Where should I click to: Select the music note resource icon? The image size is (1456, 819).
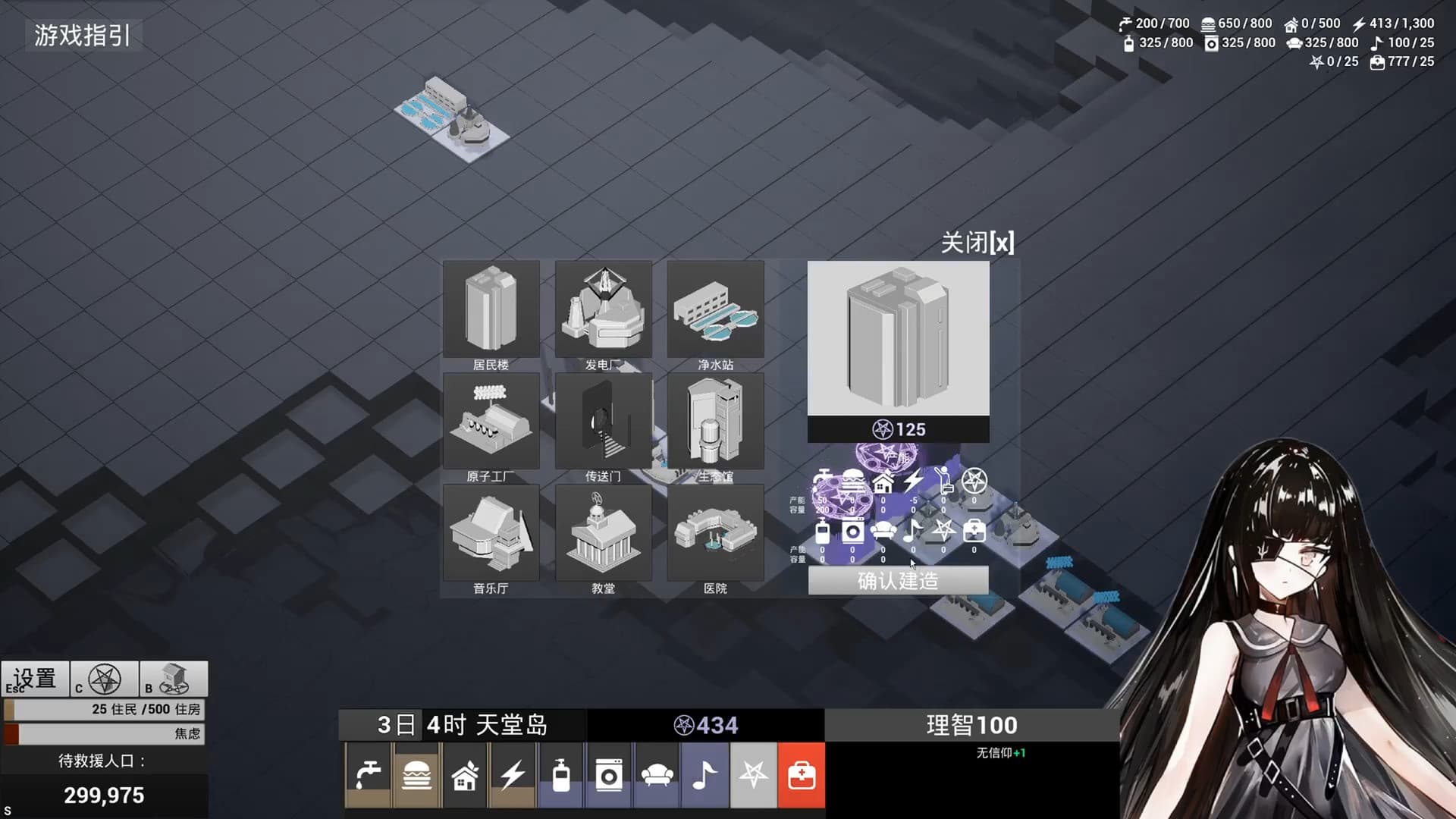click(x=704, y=774)
